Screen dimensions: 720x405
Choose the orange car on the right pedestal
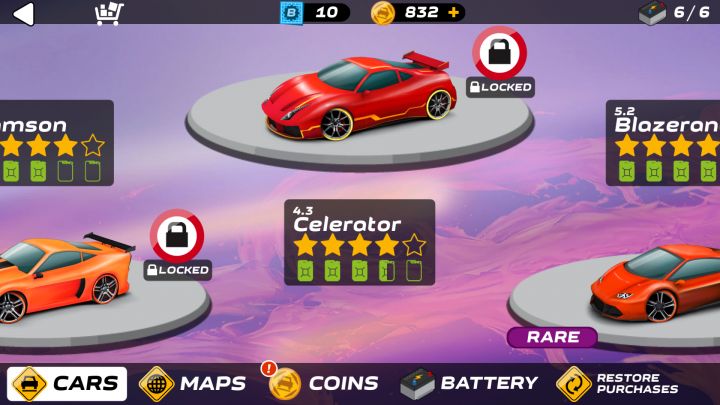[x=648, y=287]
